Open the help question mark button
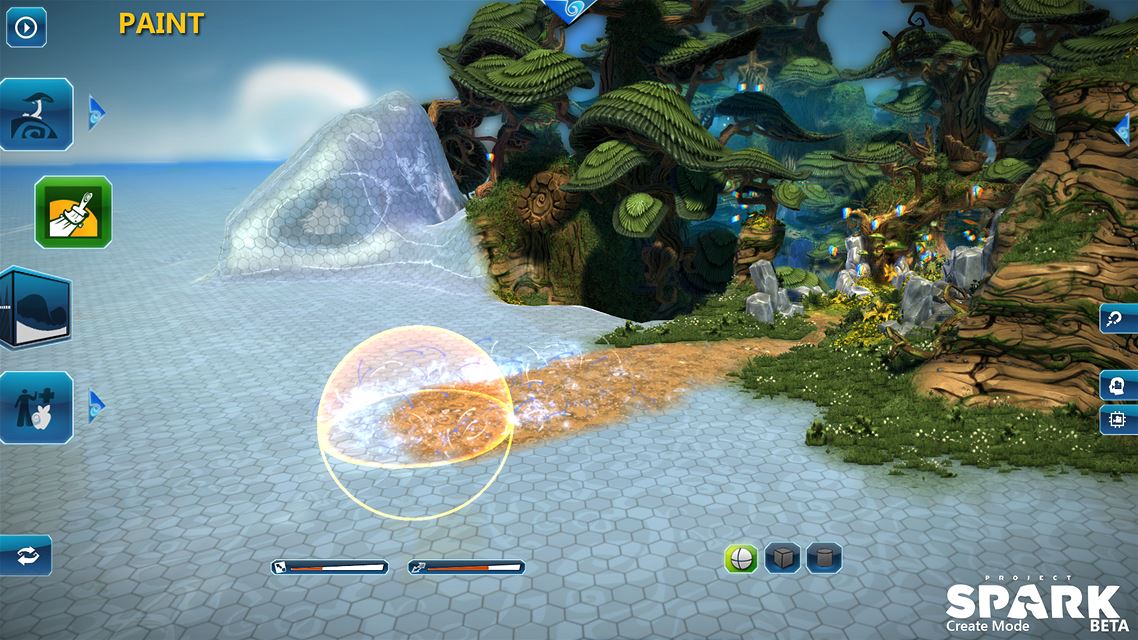The width and height of the screenshot is (1138, 640). pos(1117,320)
